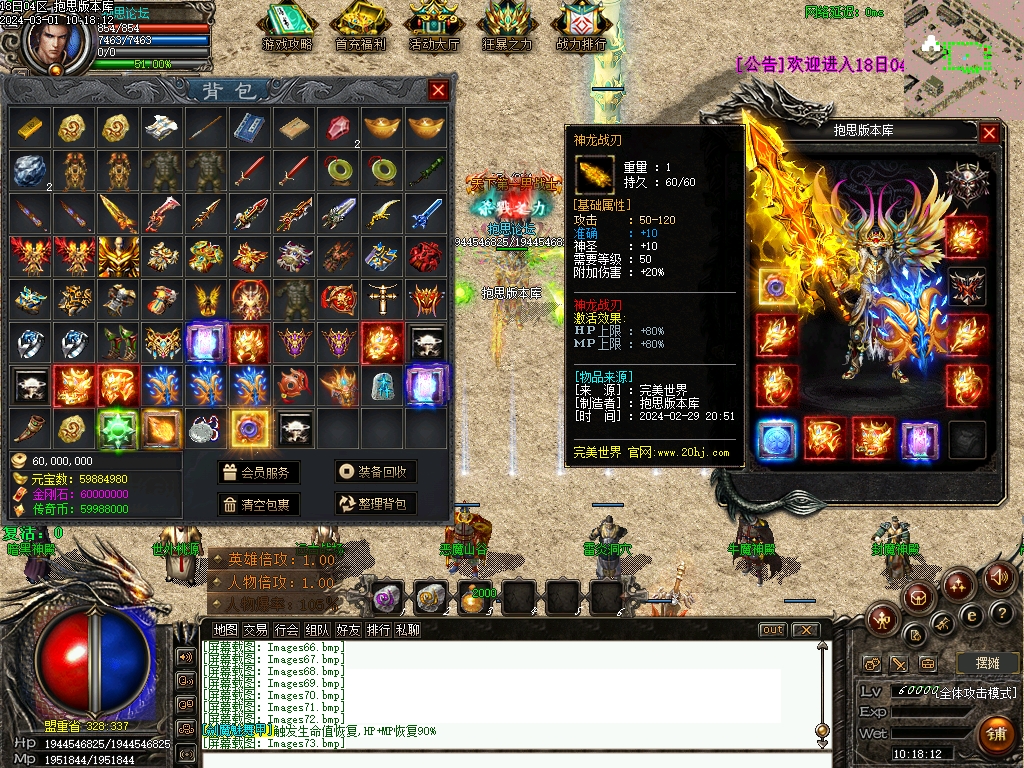1024x768 pixels.
Task: Close the 背包 inventory window
Action: click(438, 91)
